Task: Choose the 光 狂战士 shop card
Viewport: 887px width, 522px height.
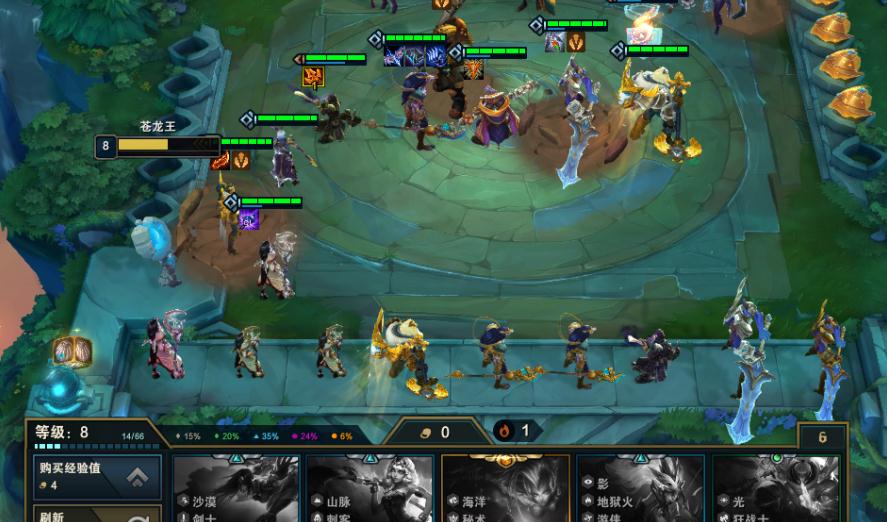Action: coord(776,488)
